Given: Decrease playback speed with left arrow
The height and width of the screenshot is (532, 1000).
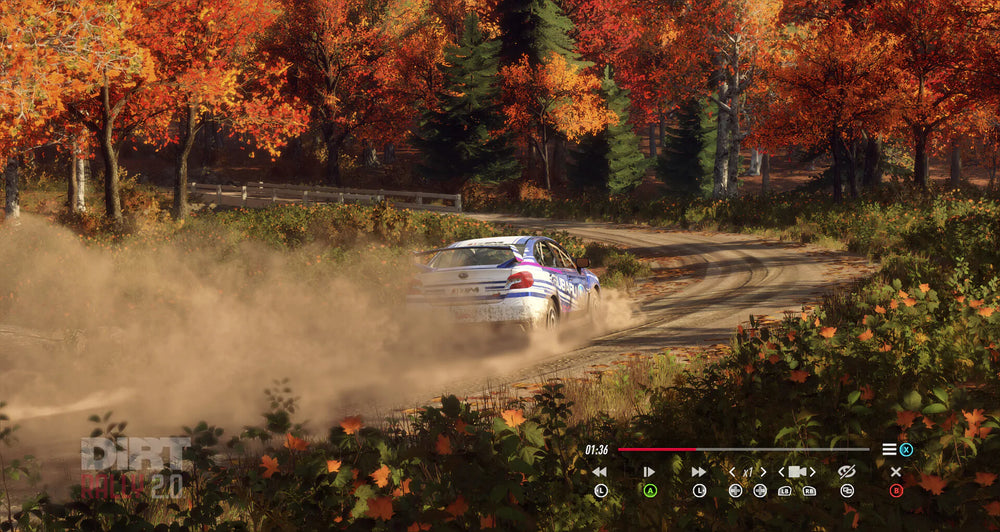Looking at the screenshot, I should pyautogui.click(x=732, y=472).
